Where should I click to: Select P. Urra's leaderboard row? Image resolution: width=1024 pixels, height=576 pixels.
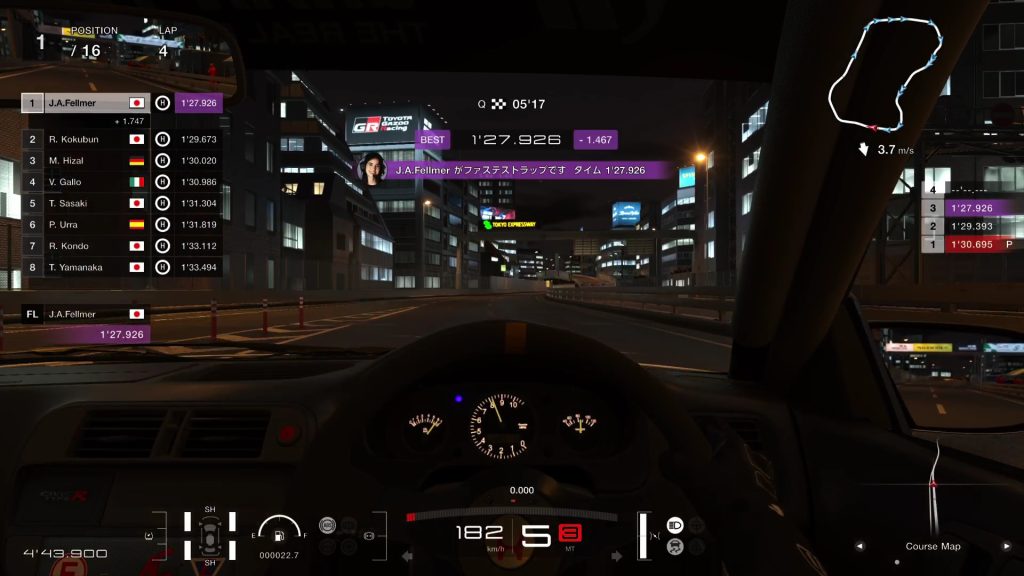click(86, 224)
